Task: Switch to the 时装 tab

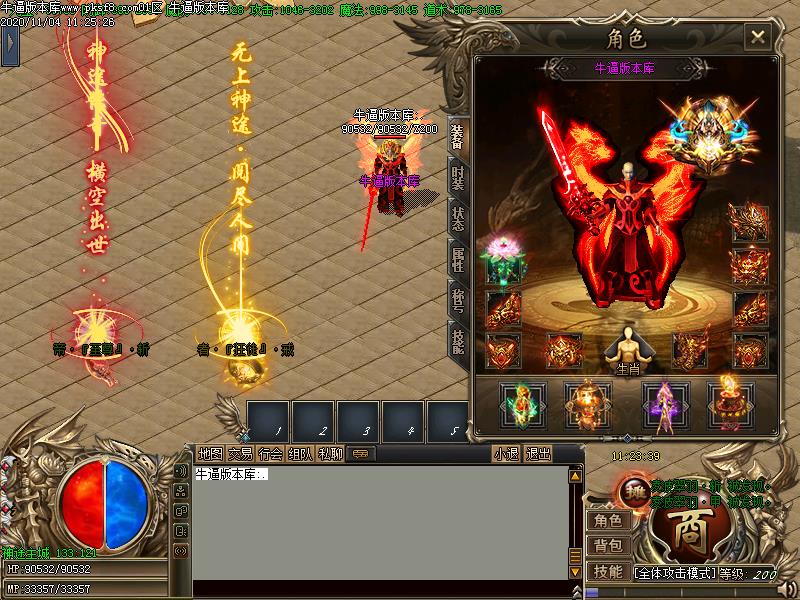Action: pyautogui.click(x=457, y=178)
